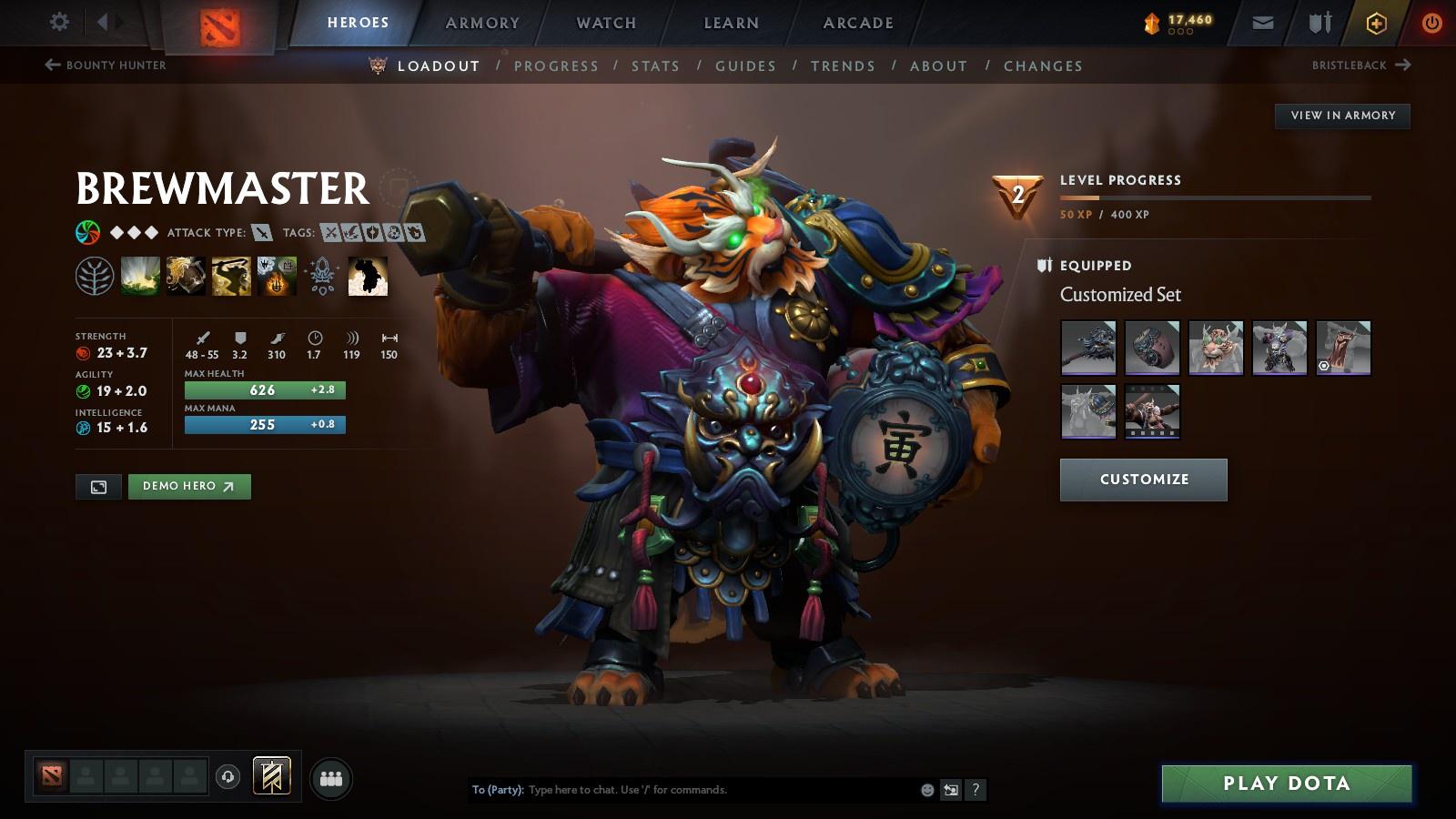Open the mail inbox icon
This screenshot has width=1456, height=819.
(1263, 22)
